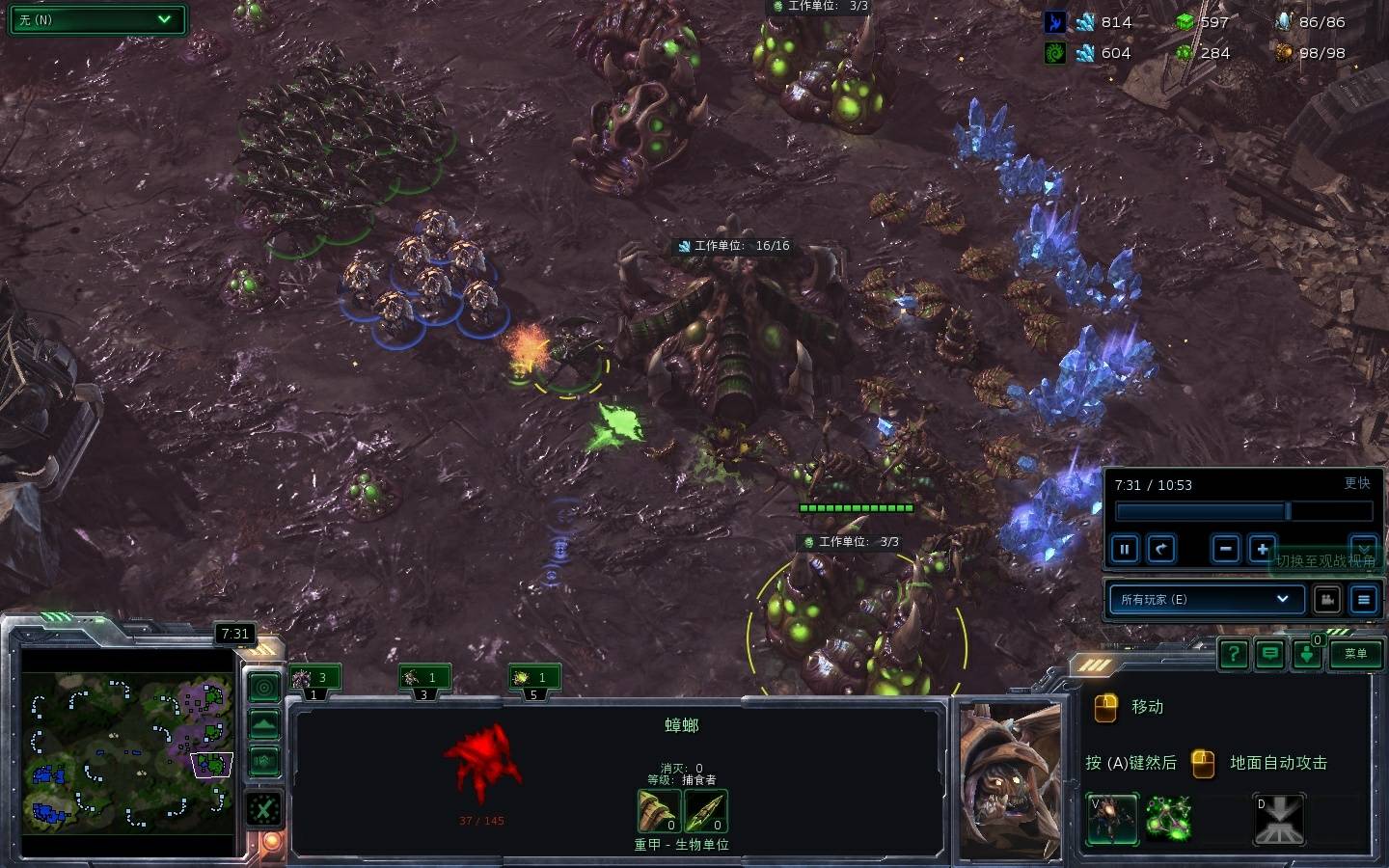Choose the top-left dropdown labeled 无 (N)
This screenshot has height=868, width=1389.
coord(96,19)
